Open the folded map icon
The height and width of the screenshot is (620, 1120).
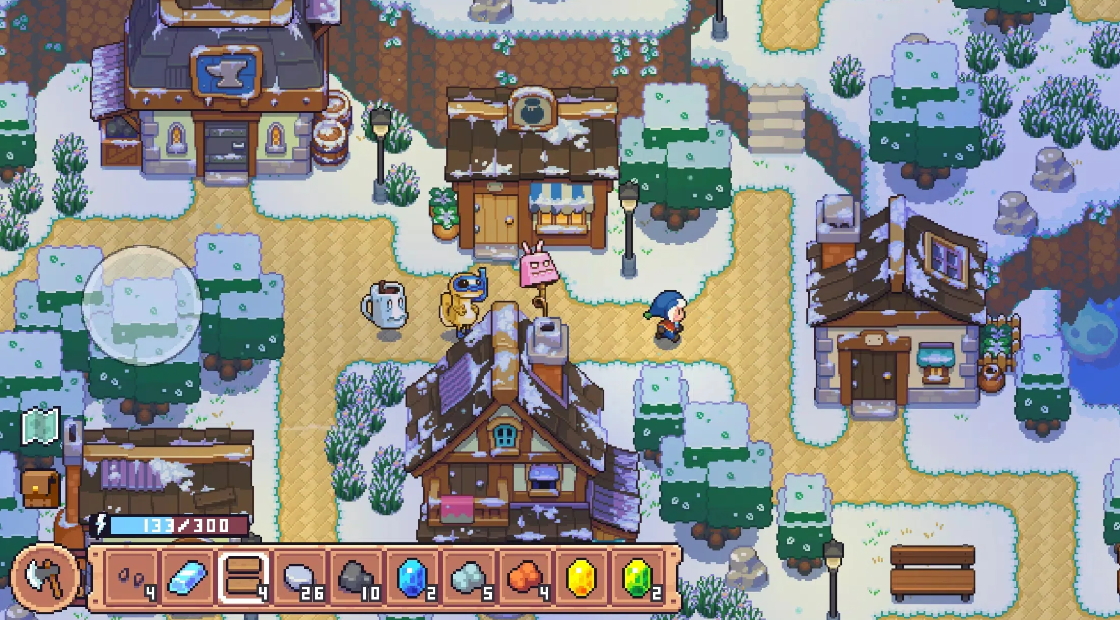[x=40, y=427]
